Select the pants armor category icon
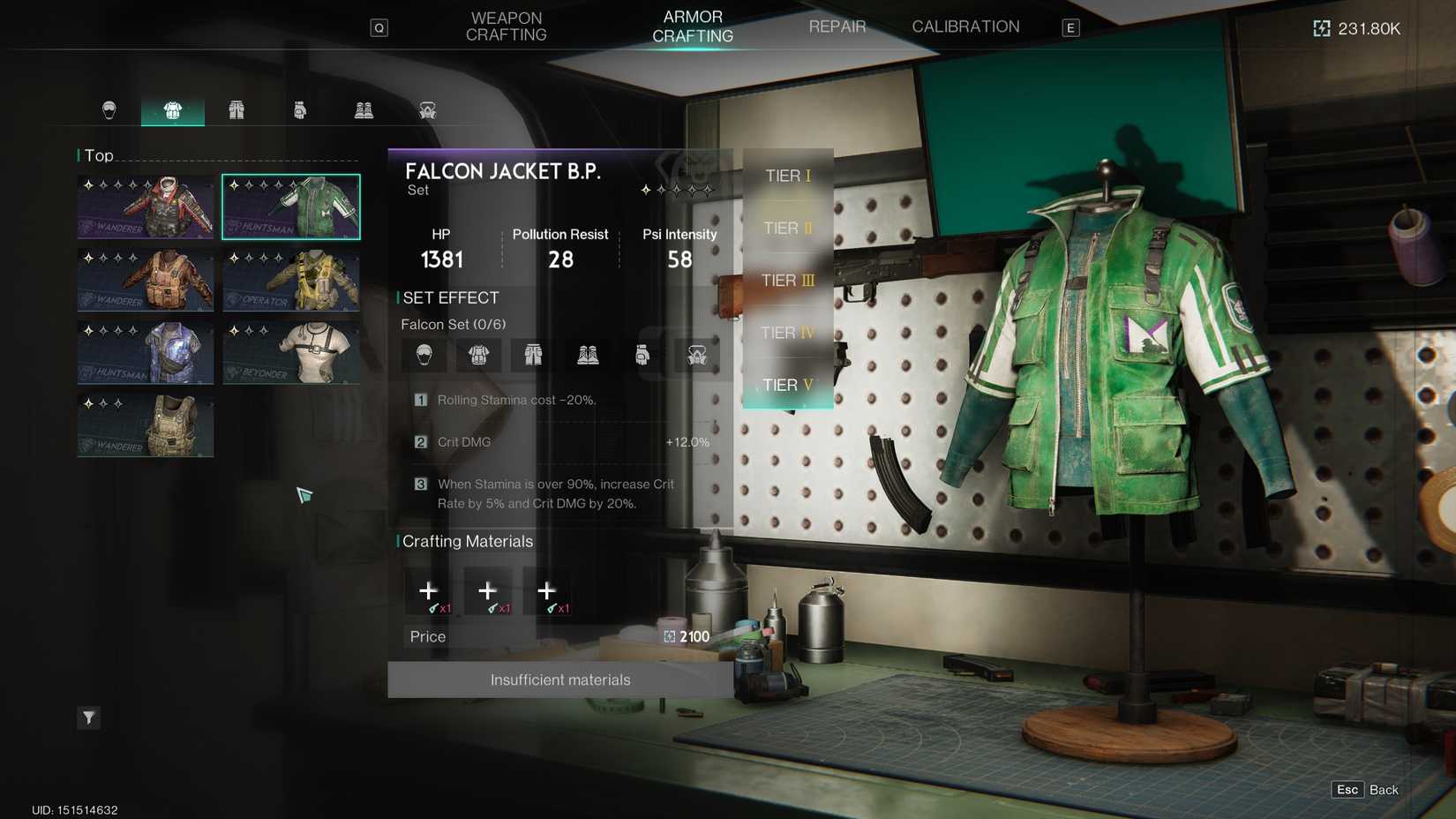This screenshot has width=1456, height=819. point(236,110)
